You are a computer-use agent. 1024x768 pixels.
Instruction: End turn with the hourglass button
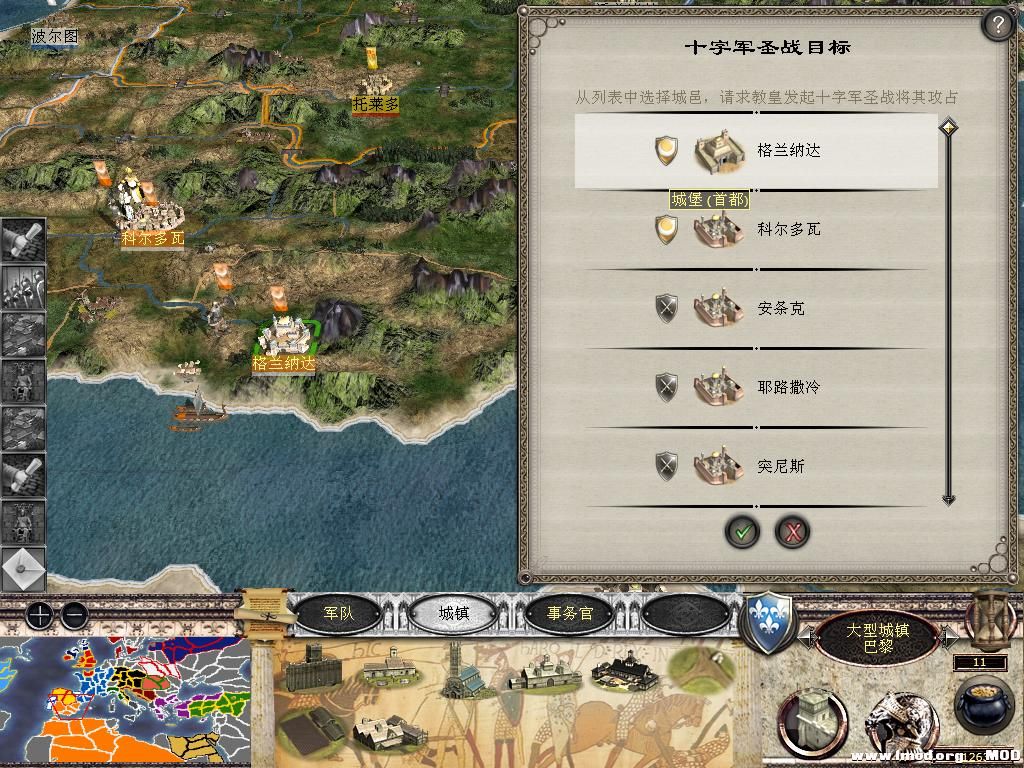pyautogui.click(x=990, y=615)
